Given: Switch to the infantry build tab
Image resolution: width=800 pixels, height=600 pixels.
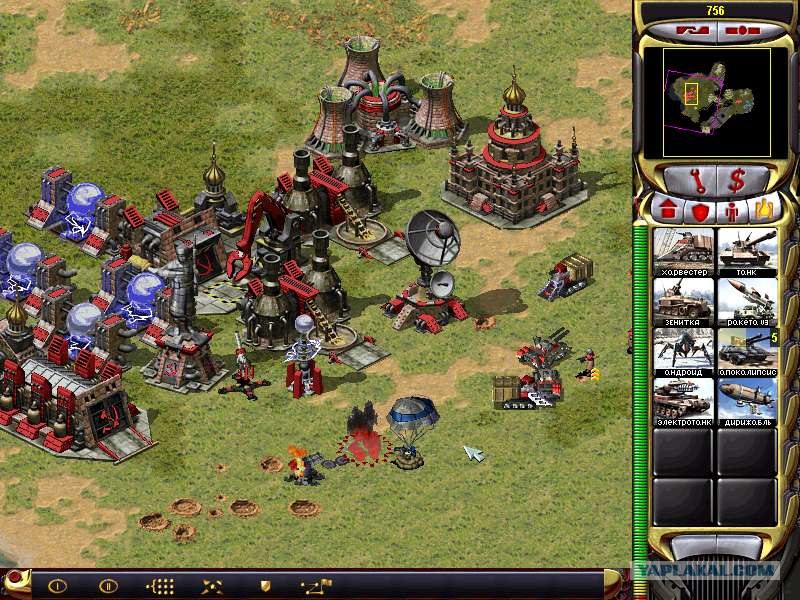Looking at the screenshot, I should pos(733,211).
